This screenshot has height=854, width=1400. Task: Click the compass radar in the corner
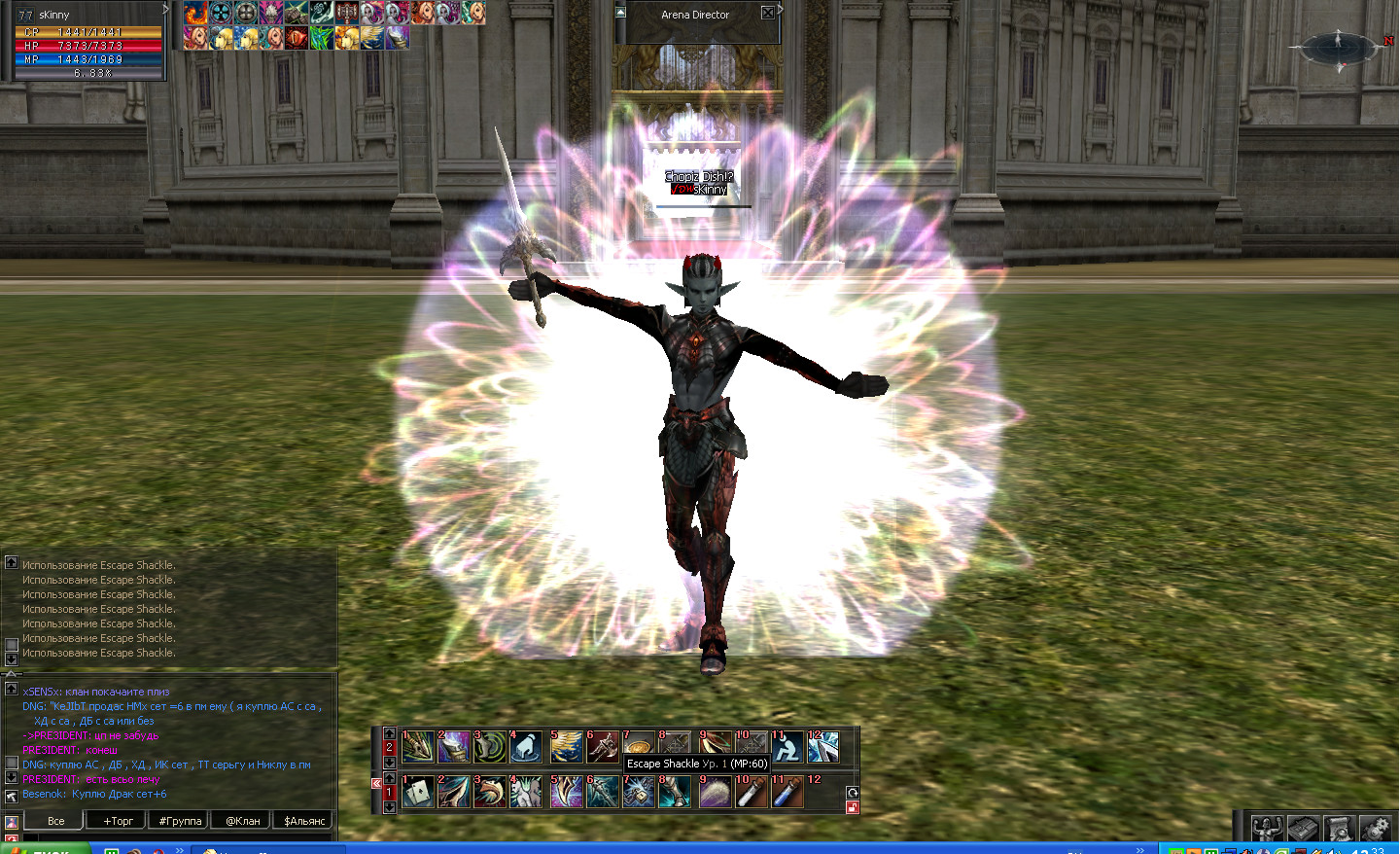1338,47
